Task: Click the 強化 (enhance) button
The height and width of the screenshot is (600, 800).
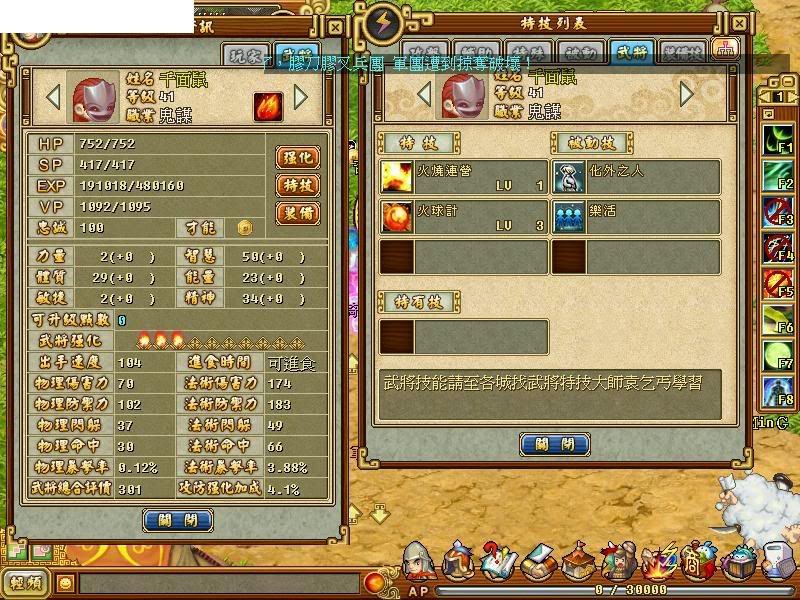Action: coord(297,158)
